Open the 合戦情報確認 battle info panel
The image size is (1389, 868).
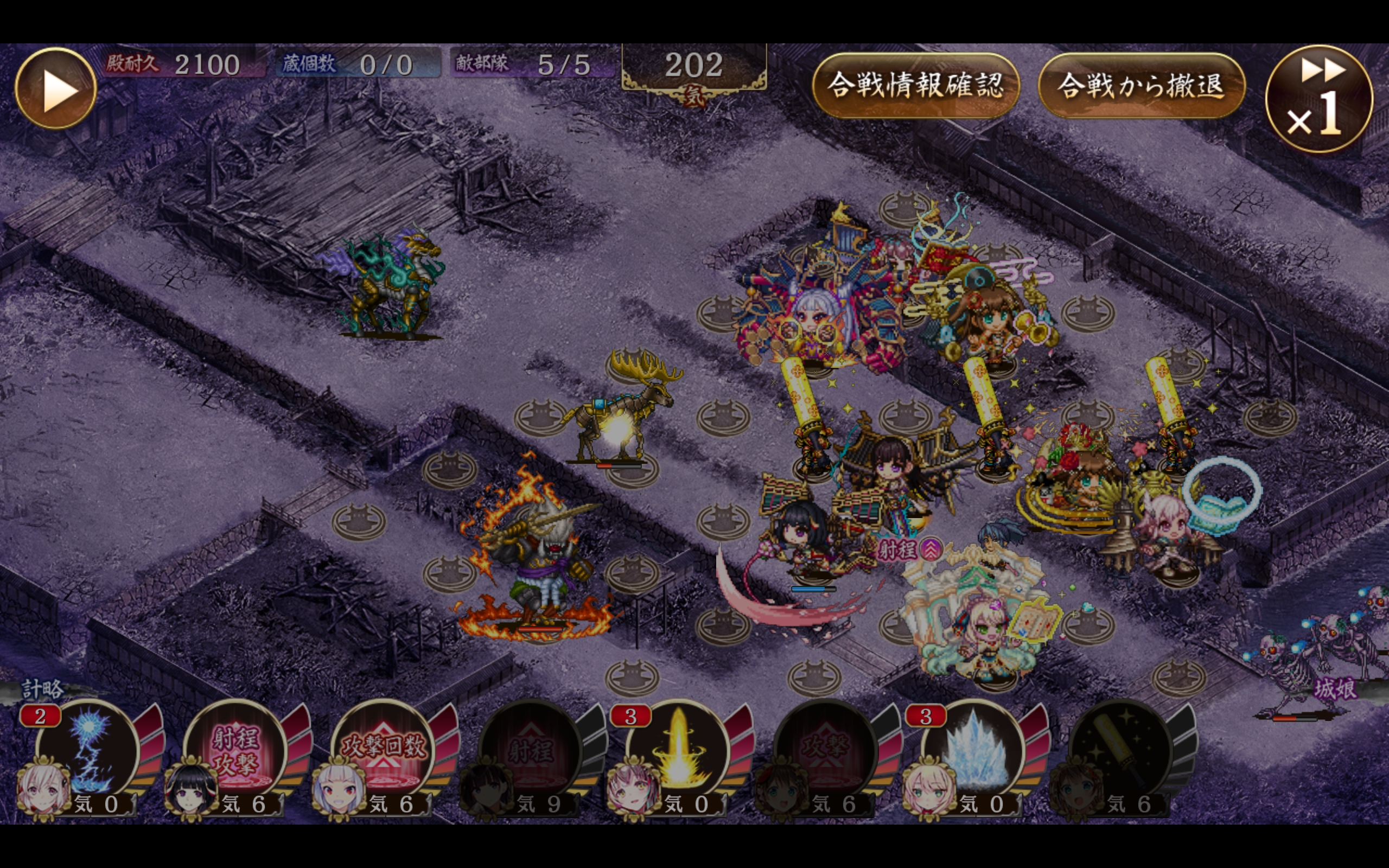pos(915,86)
